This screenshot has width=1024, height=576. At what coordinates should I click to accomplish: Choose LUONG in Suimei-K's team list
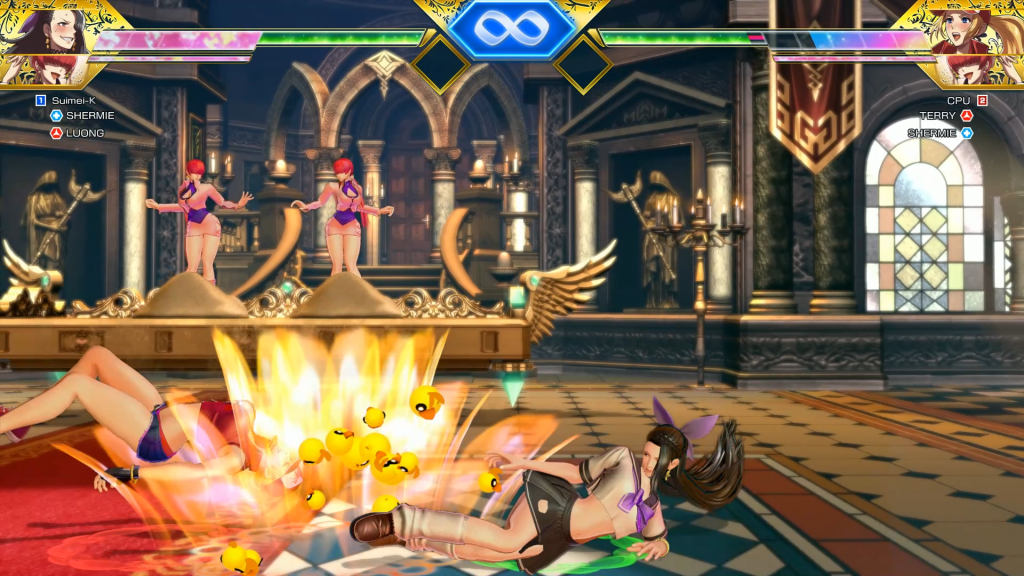[85, 133]
